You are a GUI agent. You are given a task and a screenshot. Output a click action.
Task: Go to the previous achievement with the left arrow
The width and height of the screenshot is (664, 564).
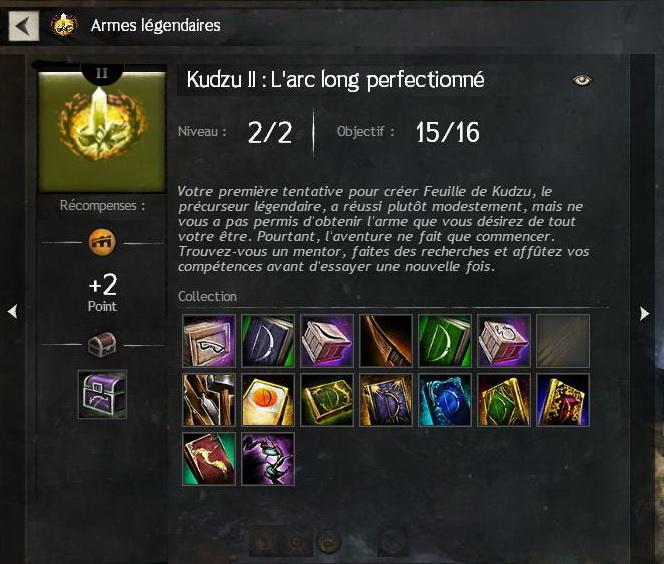[12, 313]
